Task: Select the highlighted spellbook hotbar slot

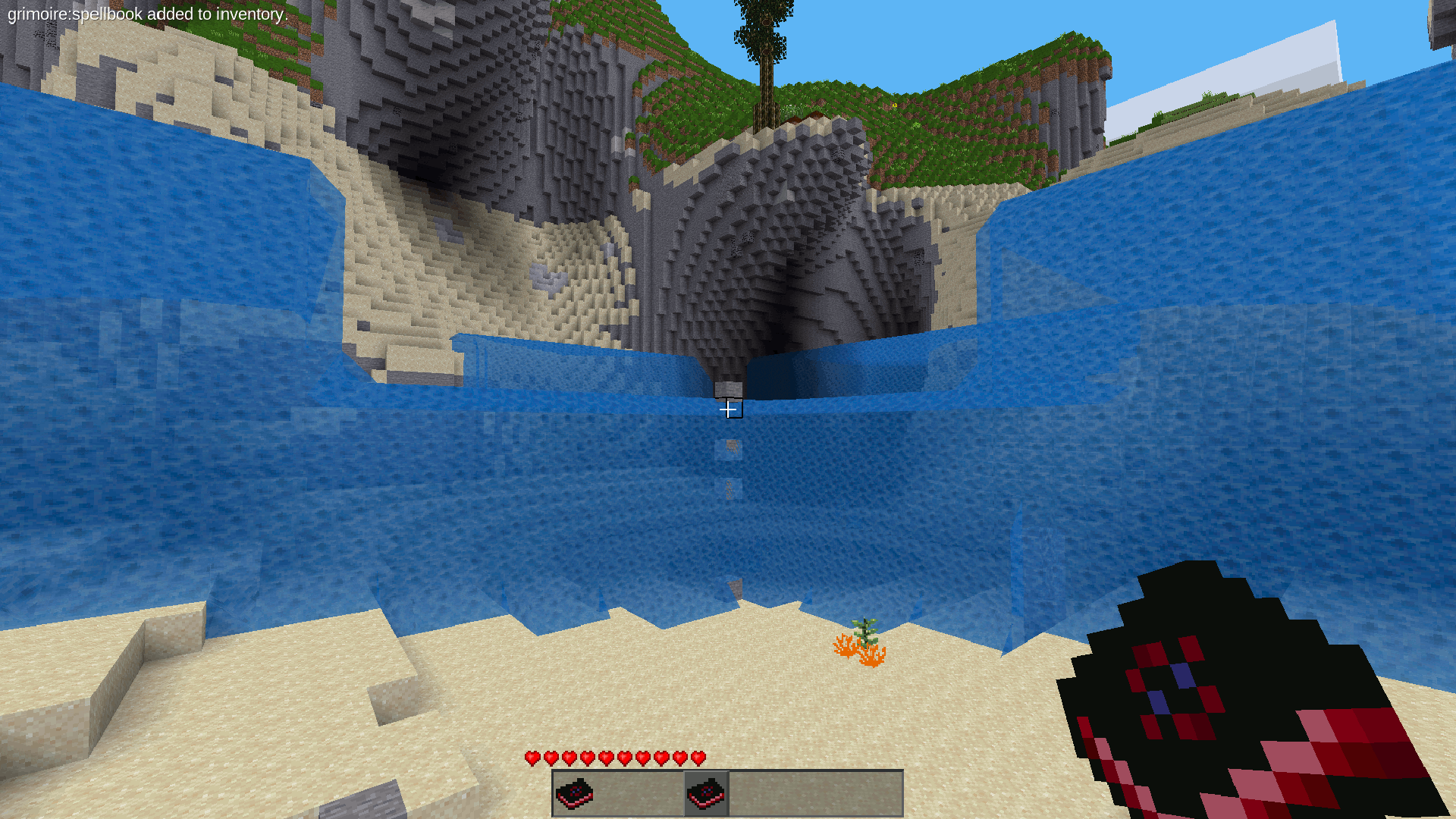Action: [x=706, y=793]
